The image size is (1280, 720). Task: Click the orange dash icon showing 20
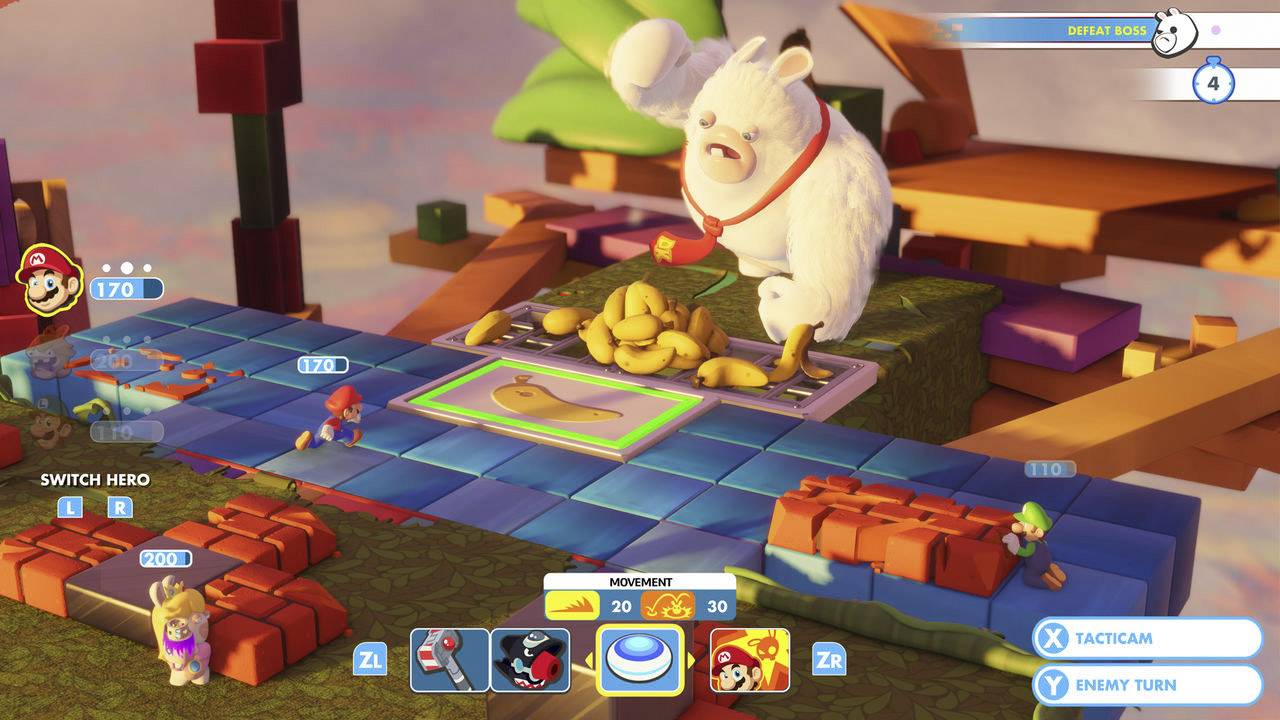(572, 605)
